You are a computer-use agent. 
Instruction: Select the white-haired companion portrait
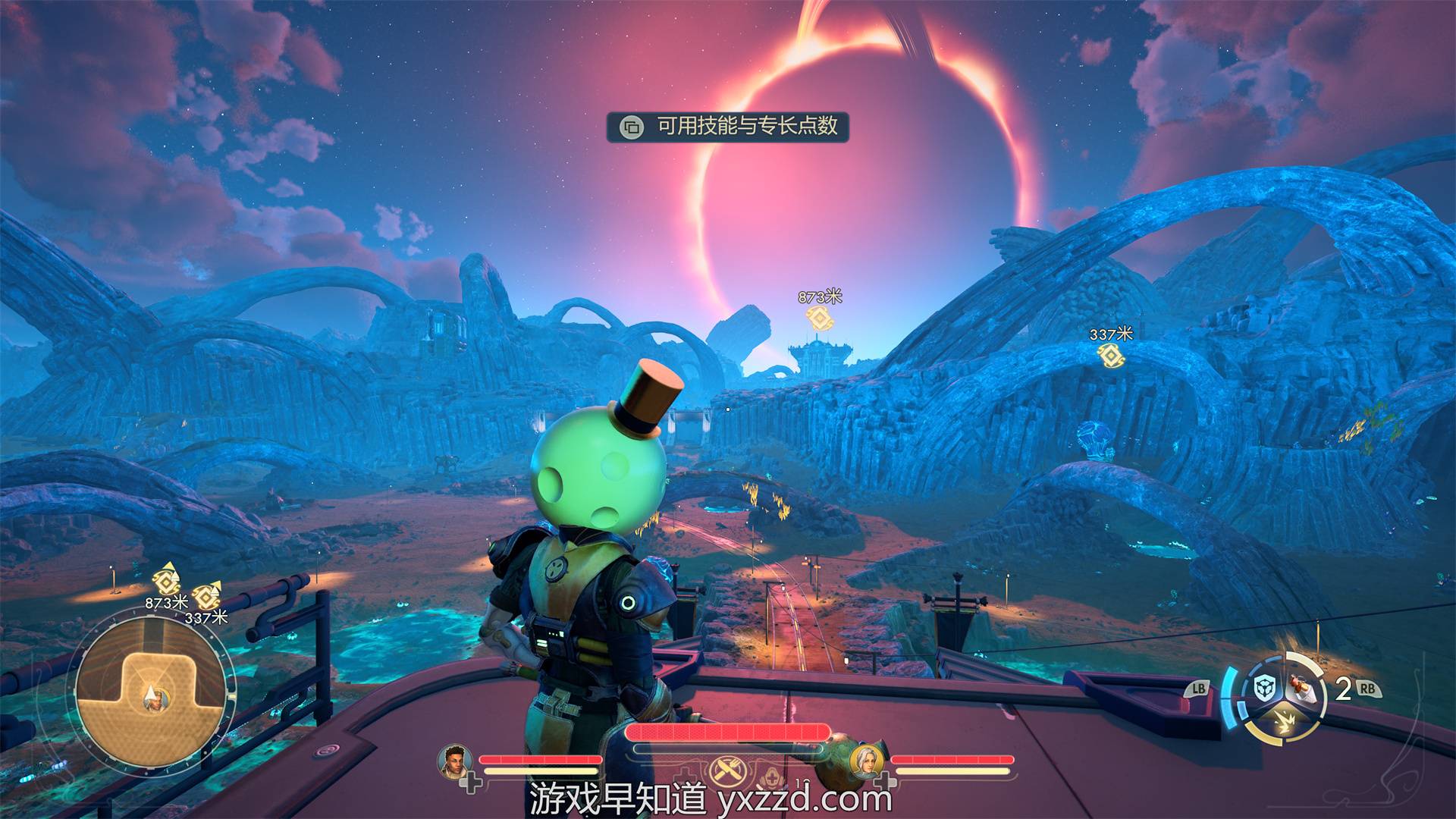tap(865, 760)
